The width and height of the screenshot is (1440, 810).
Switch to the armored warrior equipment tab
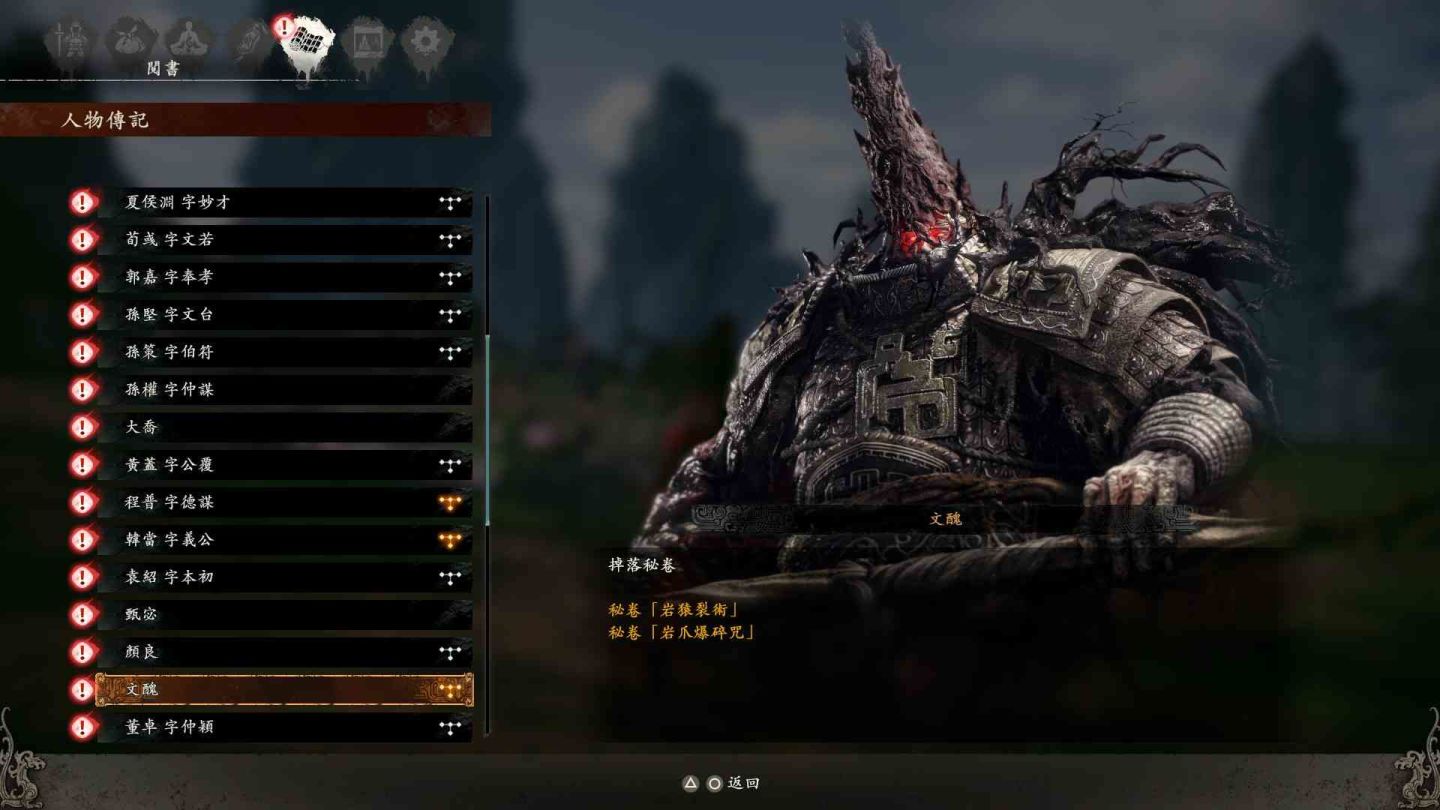[71, 42]
